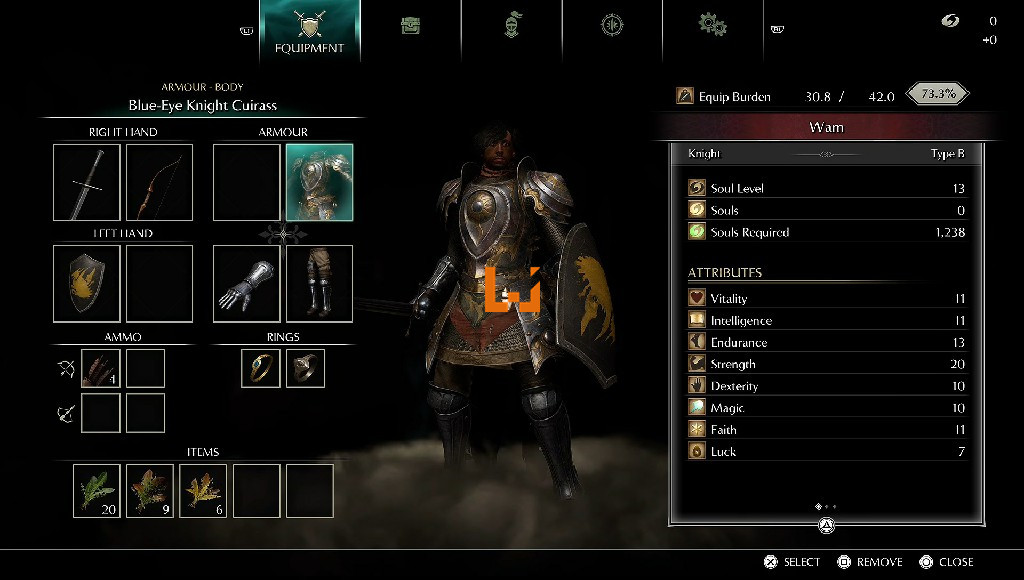Pick the green grass item with 20

[x=96, y=490]
